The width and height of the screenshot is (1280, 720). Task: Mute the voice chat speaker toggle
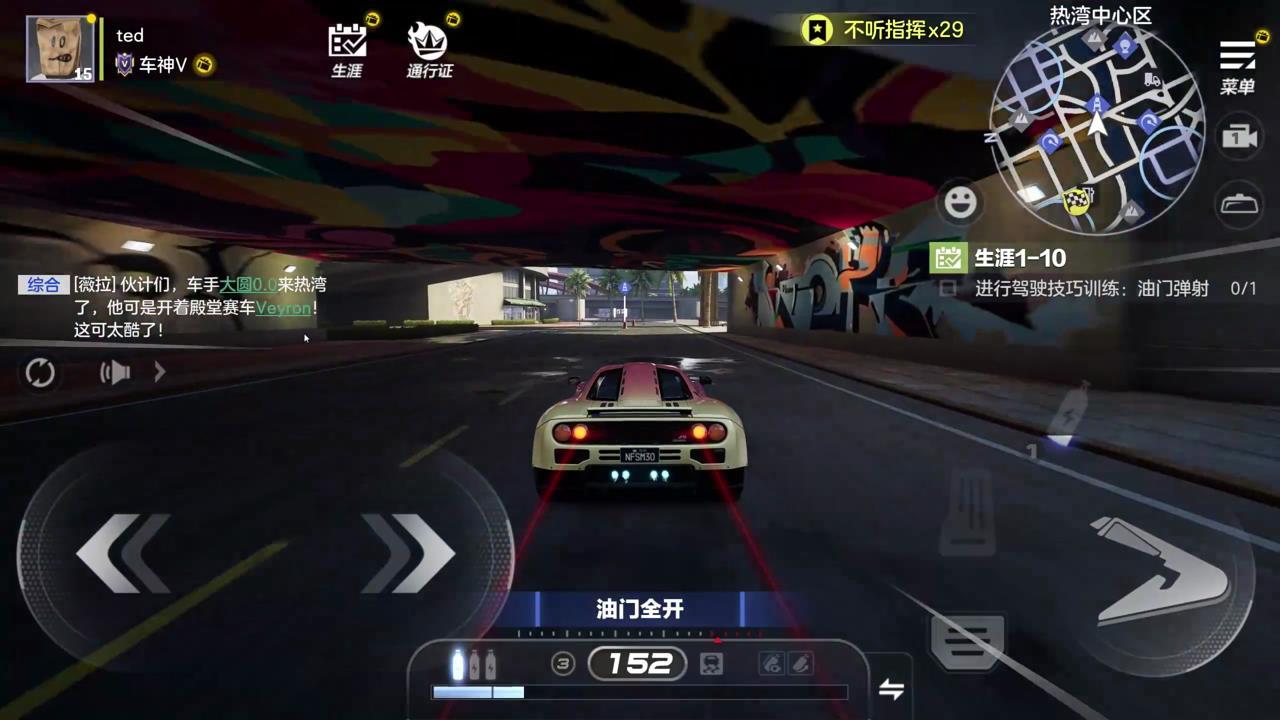click(114, 372)
